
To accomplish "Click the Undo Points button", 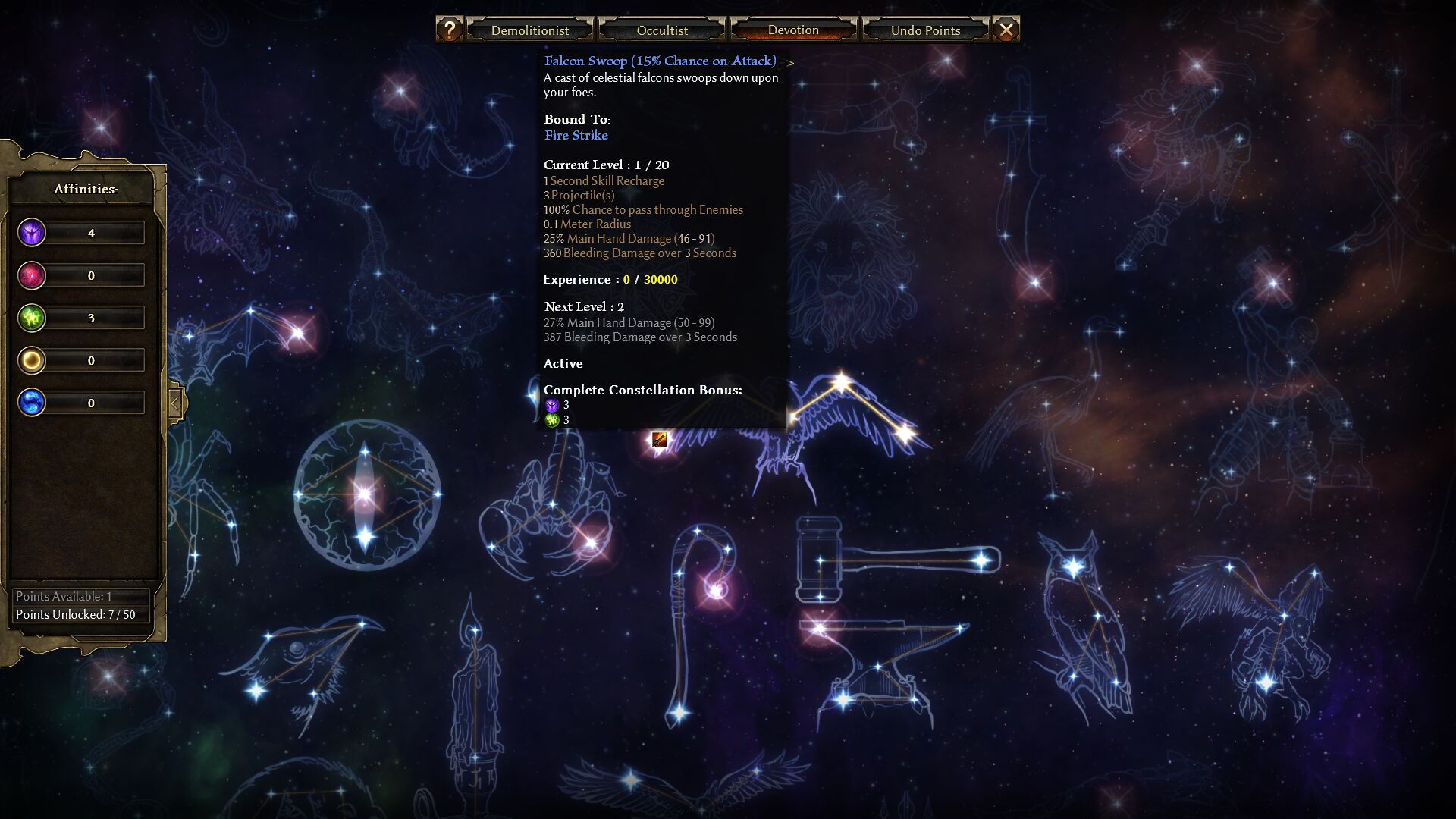I will click(925, 30).
